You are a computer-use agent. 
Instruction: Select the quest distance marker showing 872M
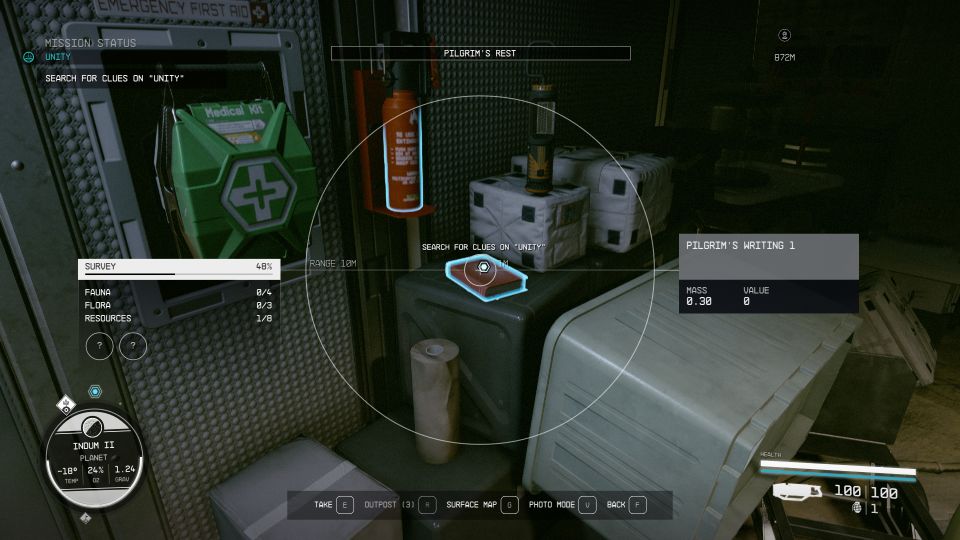click(x=784, y=57)
